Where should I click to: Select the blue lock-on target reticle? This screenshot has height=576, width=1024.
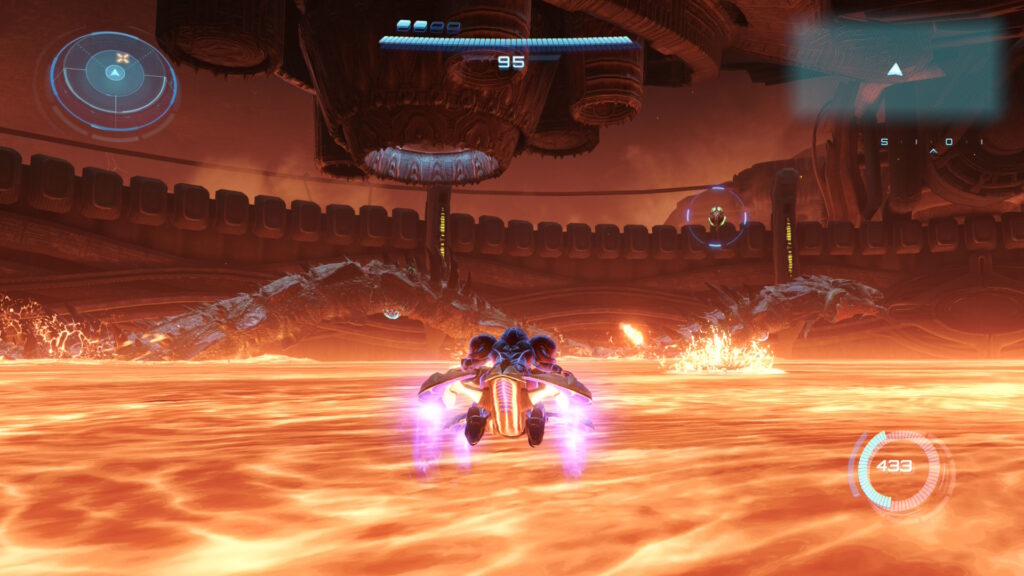click(x=716, y=216)
